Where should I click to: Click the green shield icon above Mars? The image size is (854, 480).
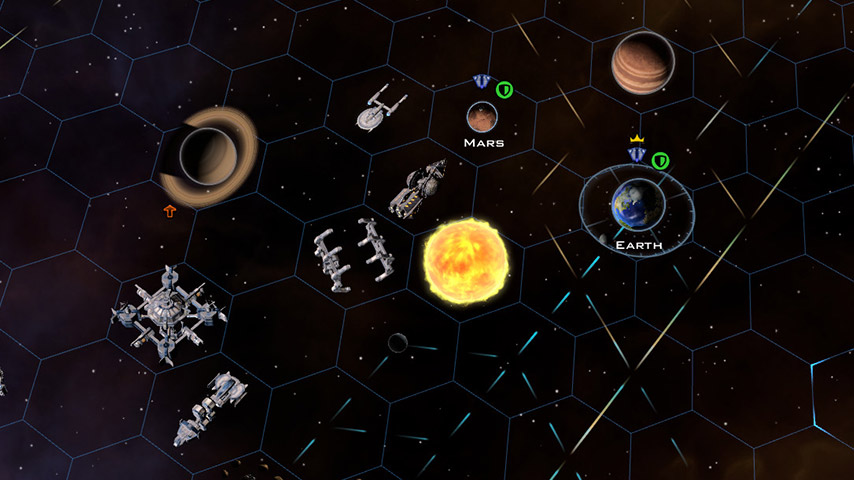pos(505,90)
